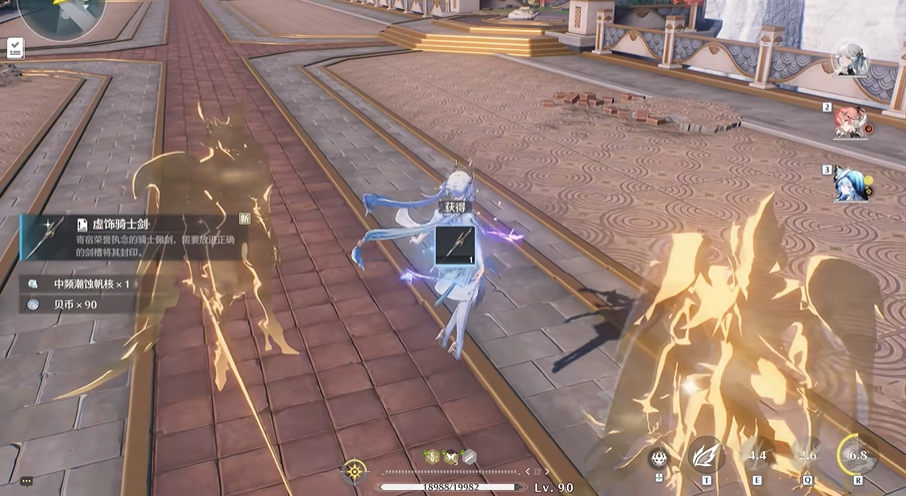906x496 pixels.
Task: Switch to the pink-haired party character
Action: point(849,123)
